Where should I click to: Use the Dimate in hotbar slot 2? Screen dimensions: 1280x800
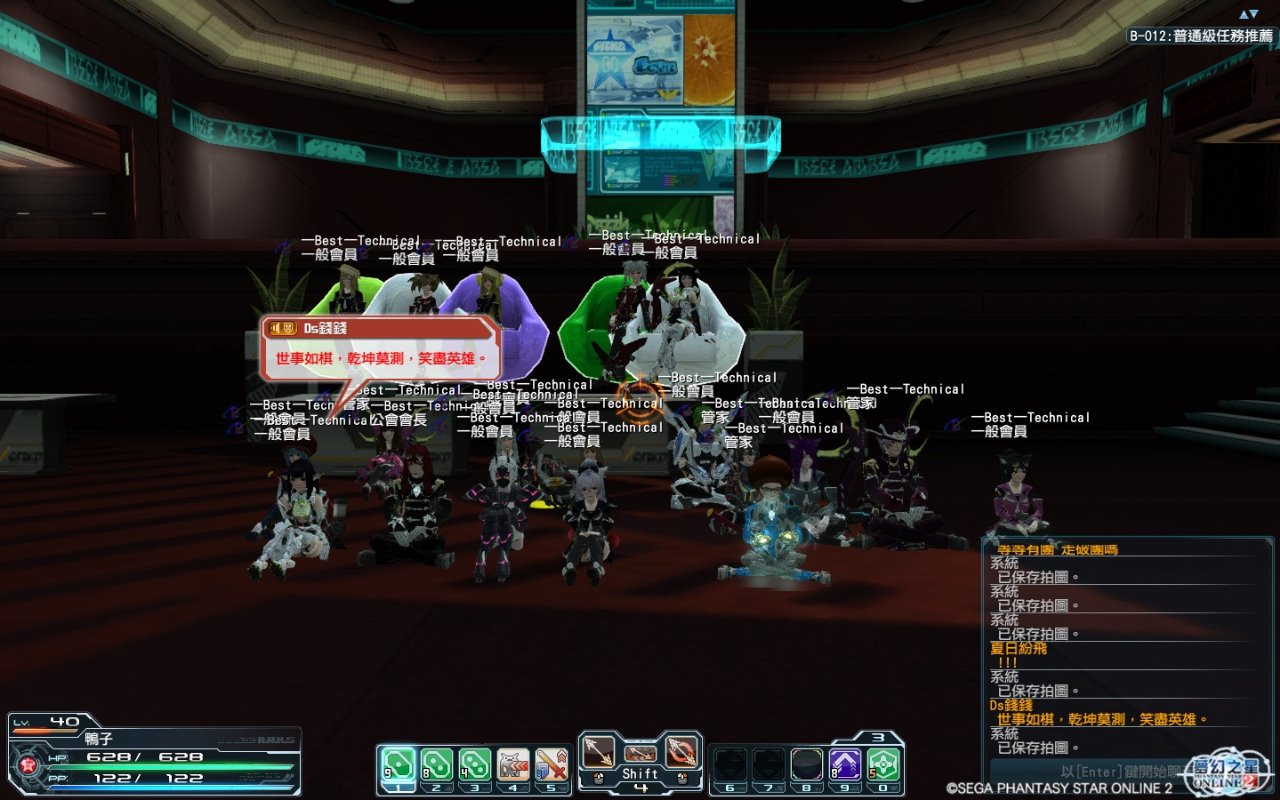point(436,765)
